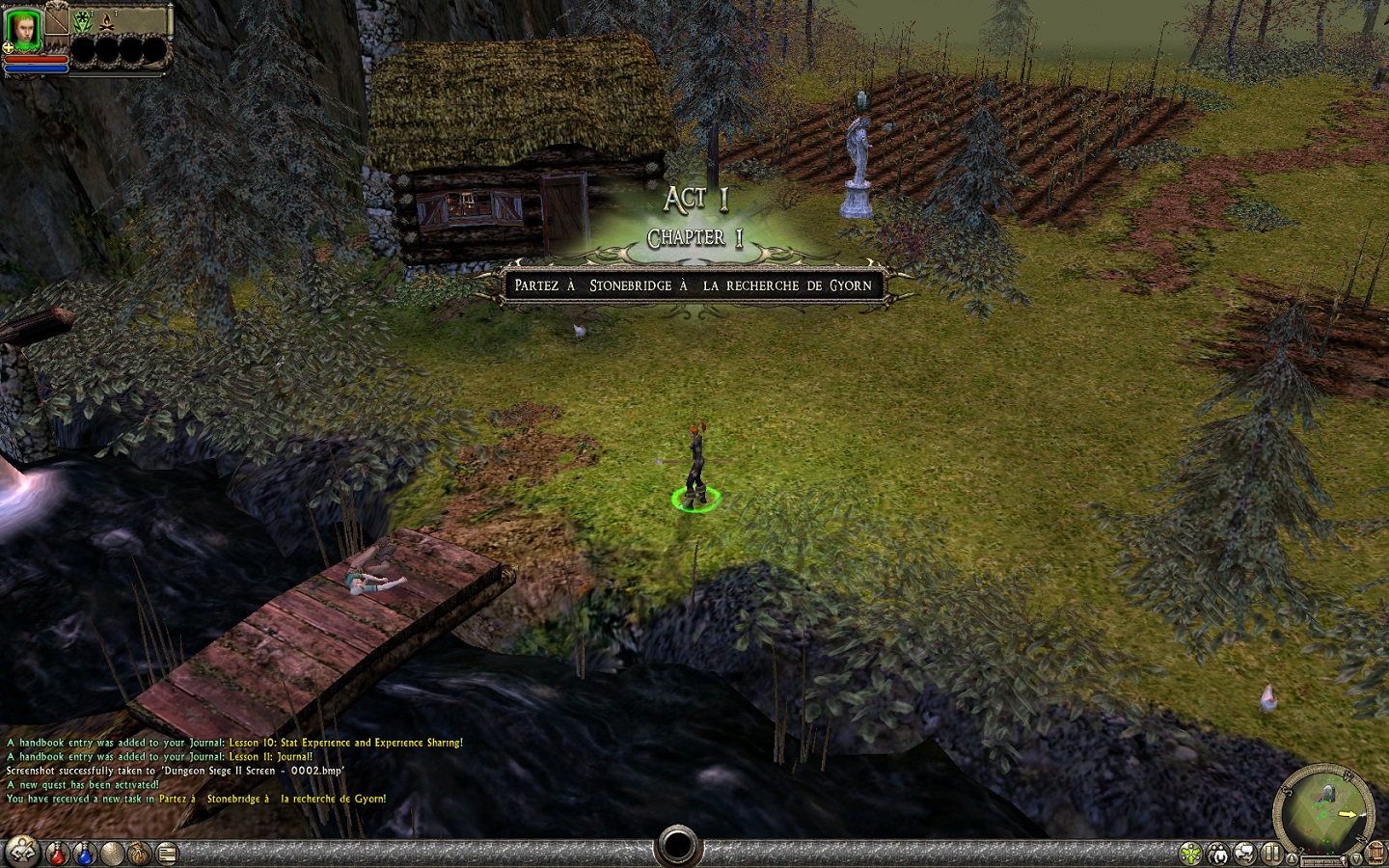Open the journal list button
The image size is (1389, 868).
(x=167, y=853)
